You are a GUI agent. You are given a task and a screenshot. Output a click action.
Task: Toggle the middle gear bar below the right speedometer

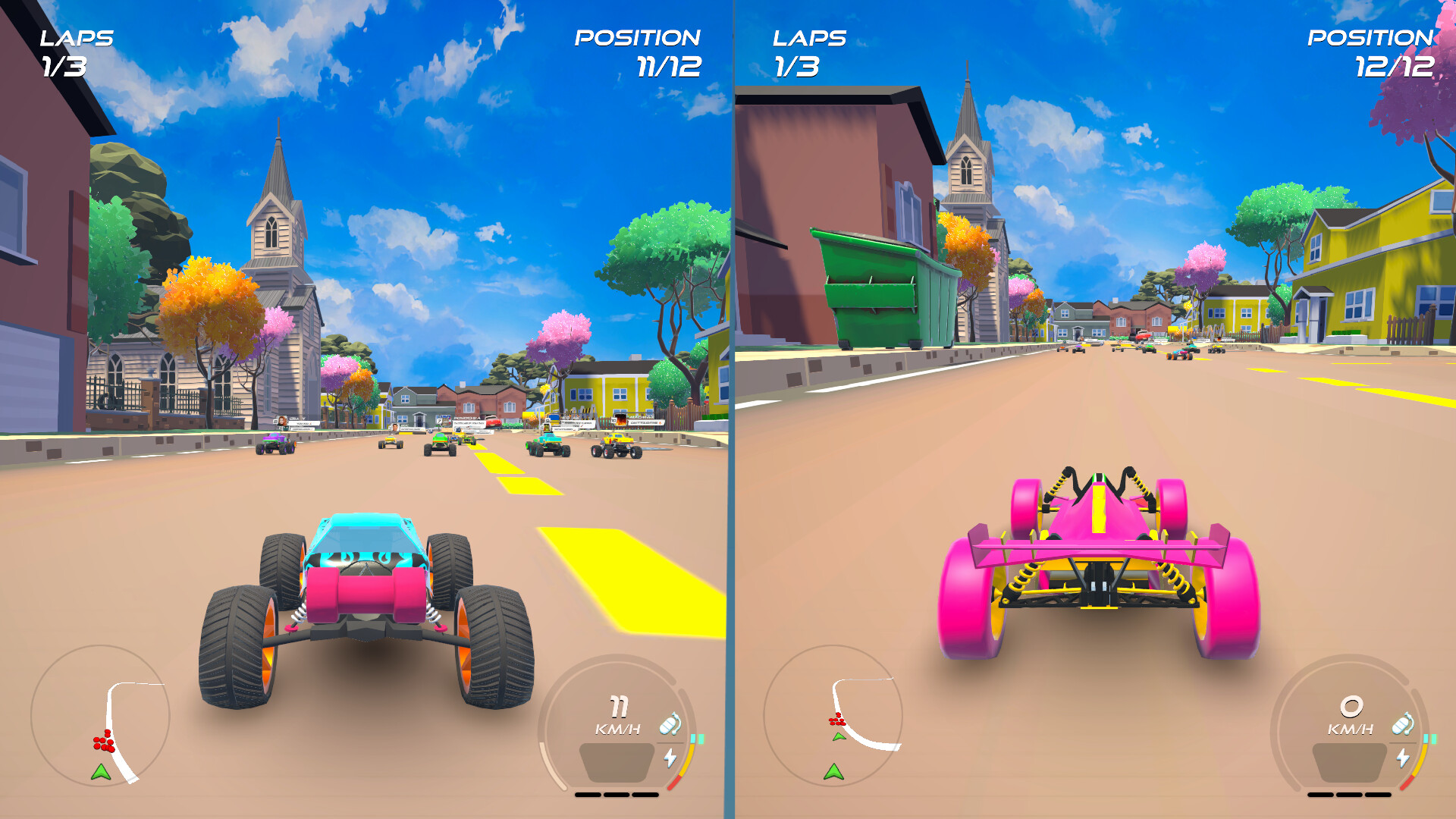pos(1348,795)
